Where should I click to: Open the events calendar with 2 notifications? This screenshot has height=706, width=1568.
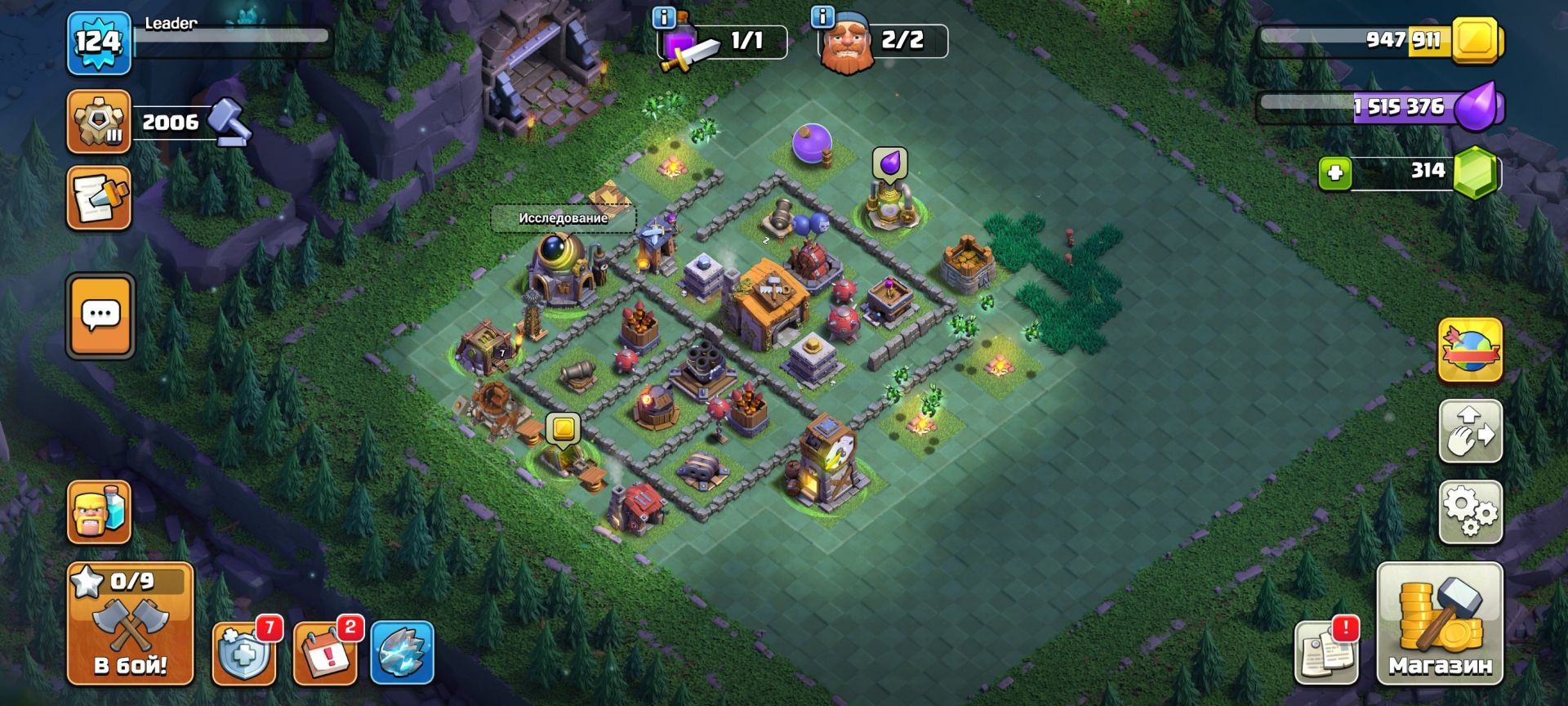(324, 654)
